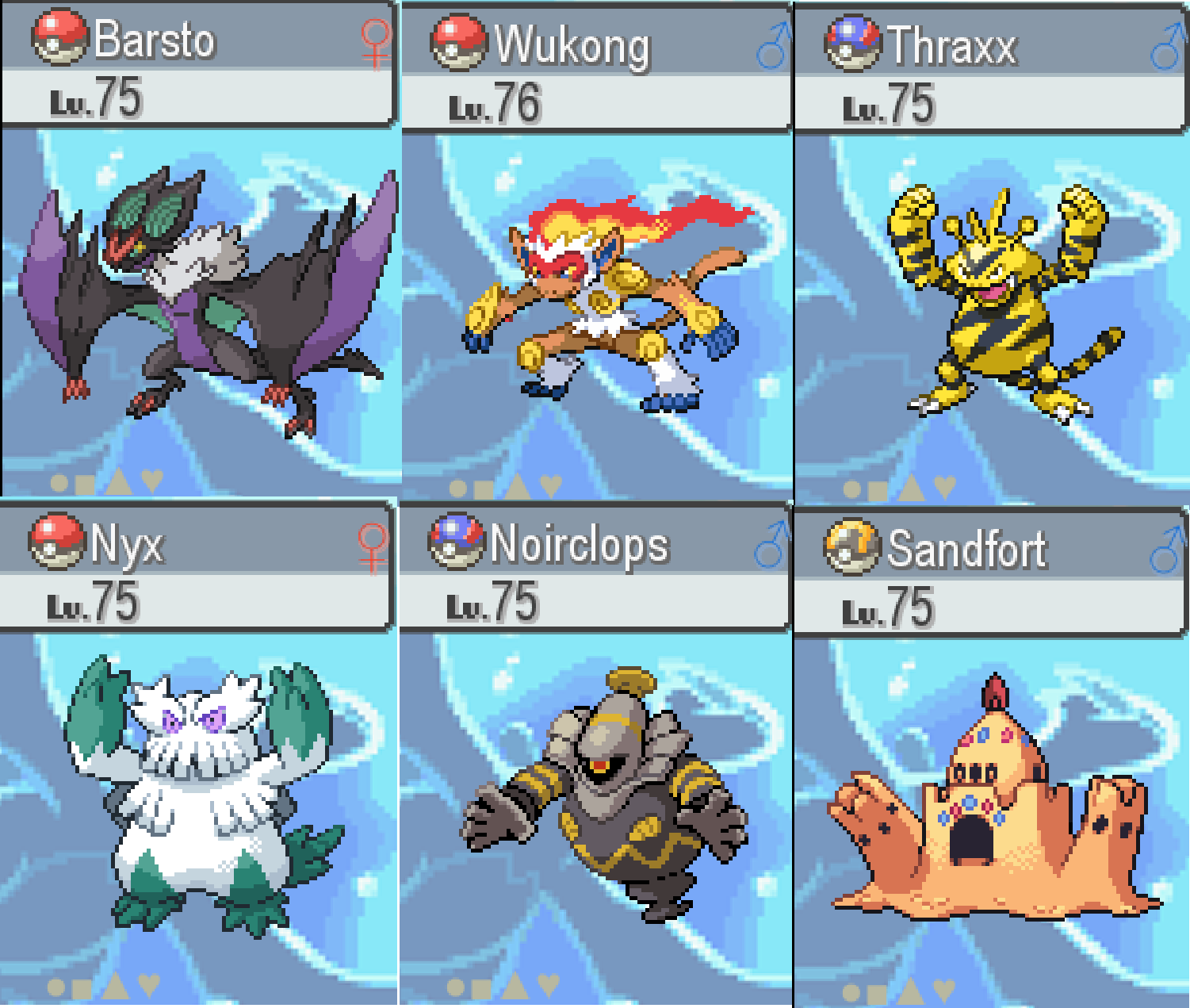
Task: Click the male gender symbol next to Wukong
Action: coord(774,46)
